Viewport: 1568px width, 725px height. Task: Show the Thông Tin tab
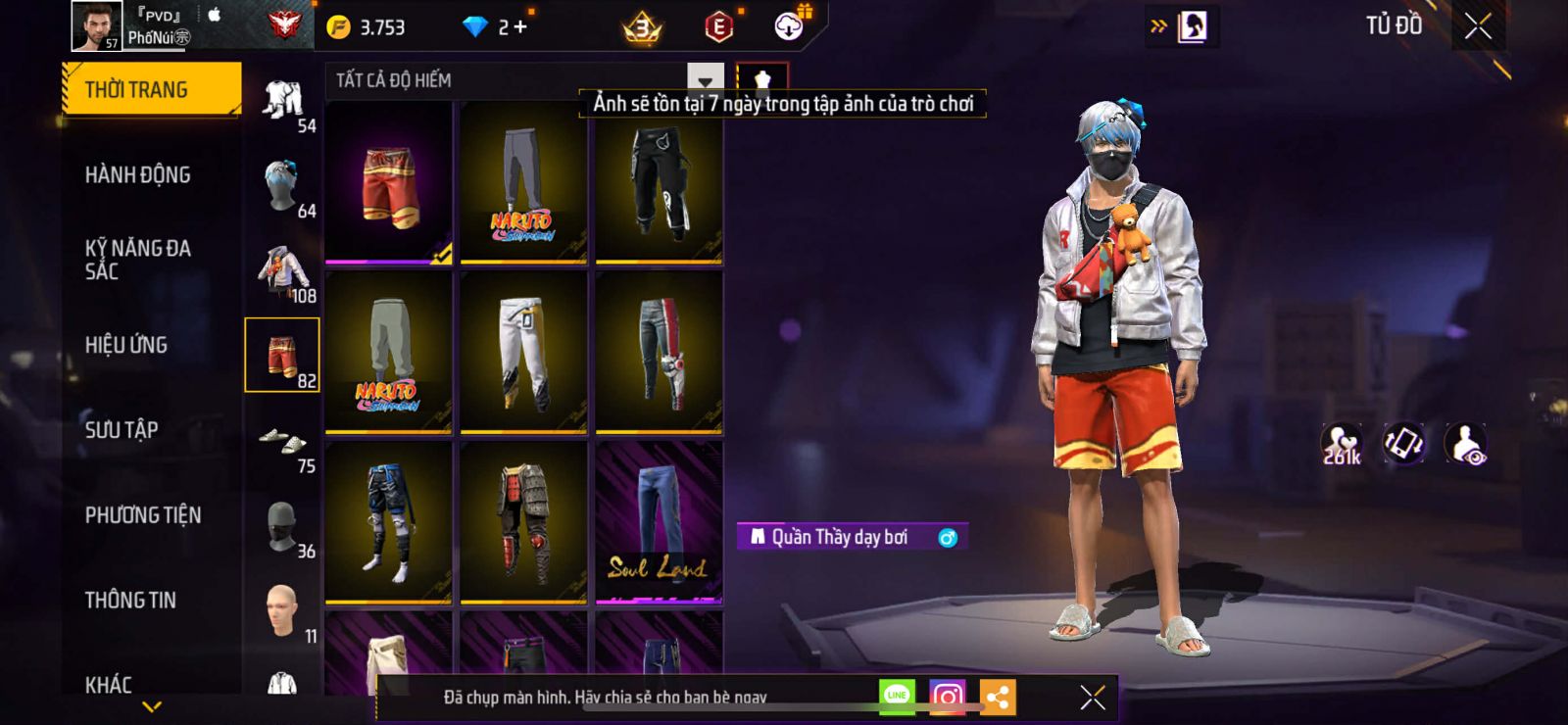pyautogui.click(x=130, y=601)
